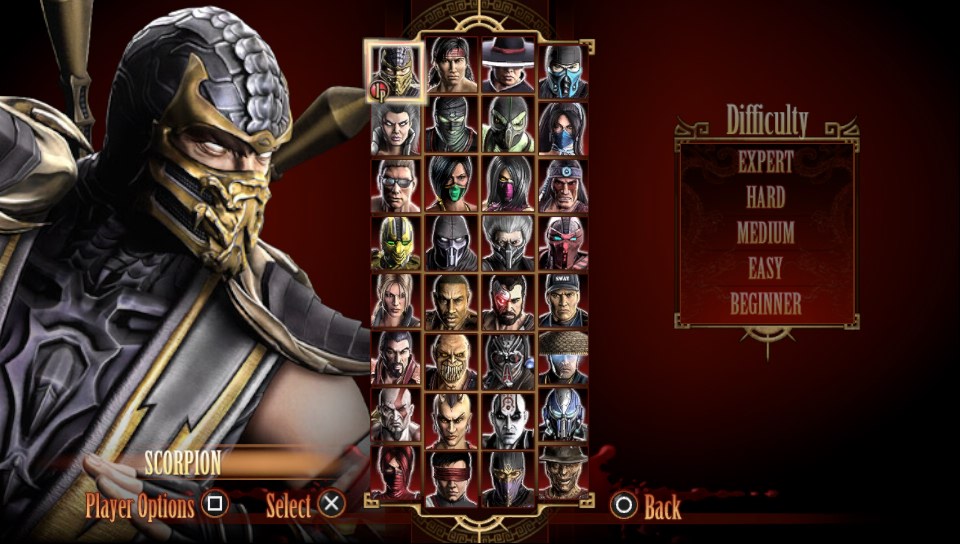This screenshot has width=960, height=544.
Task: Choose Kung Lao with the brimmed hat
Action: [508, 68]
